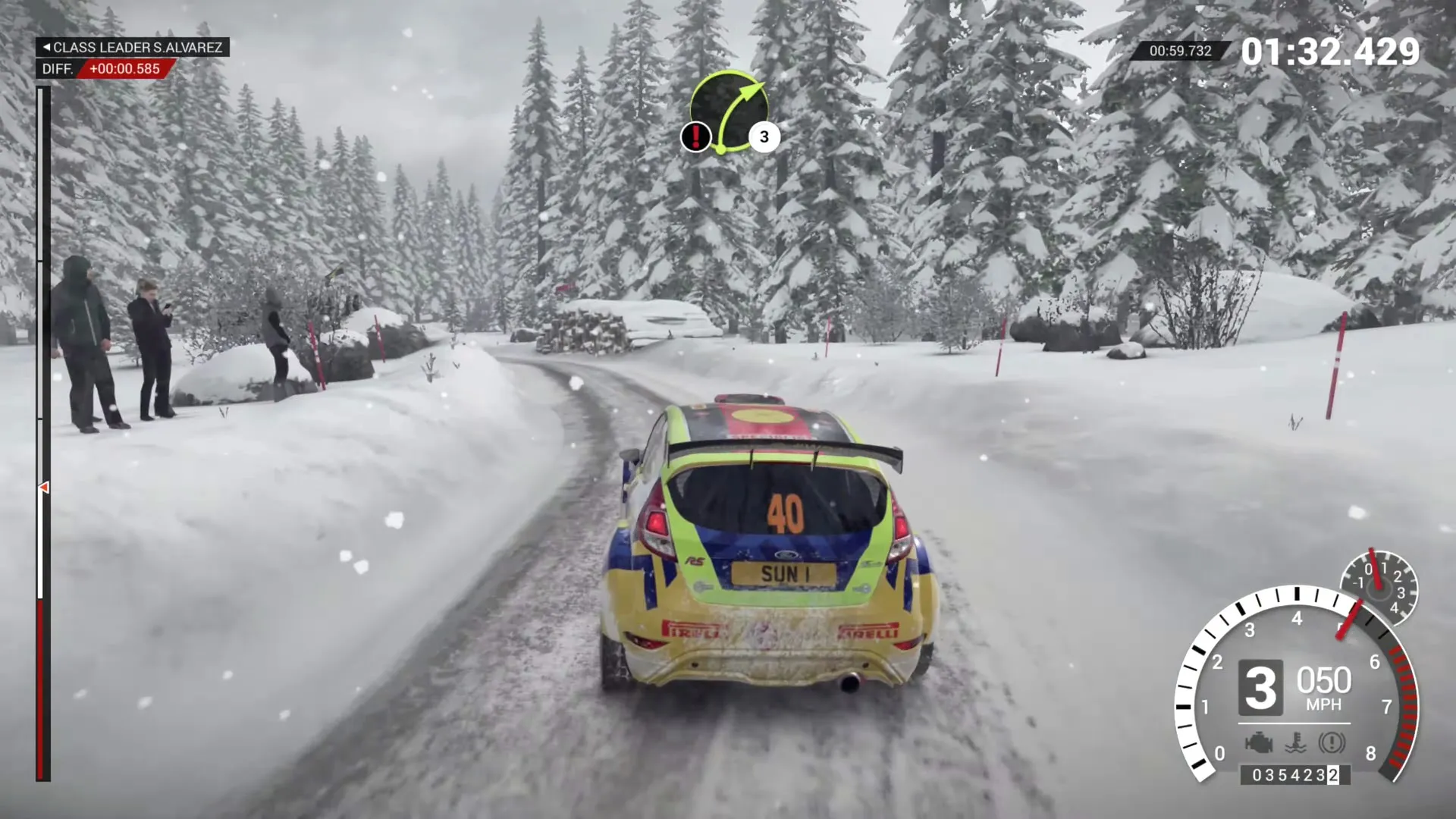Click the red marker on stage progress bar
Viewport: 1456px width, 819px height.
click(x=43, y=488)
